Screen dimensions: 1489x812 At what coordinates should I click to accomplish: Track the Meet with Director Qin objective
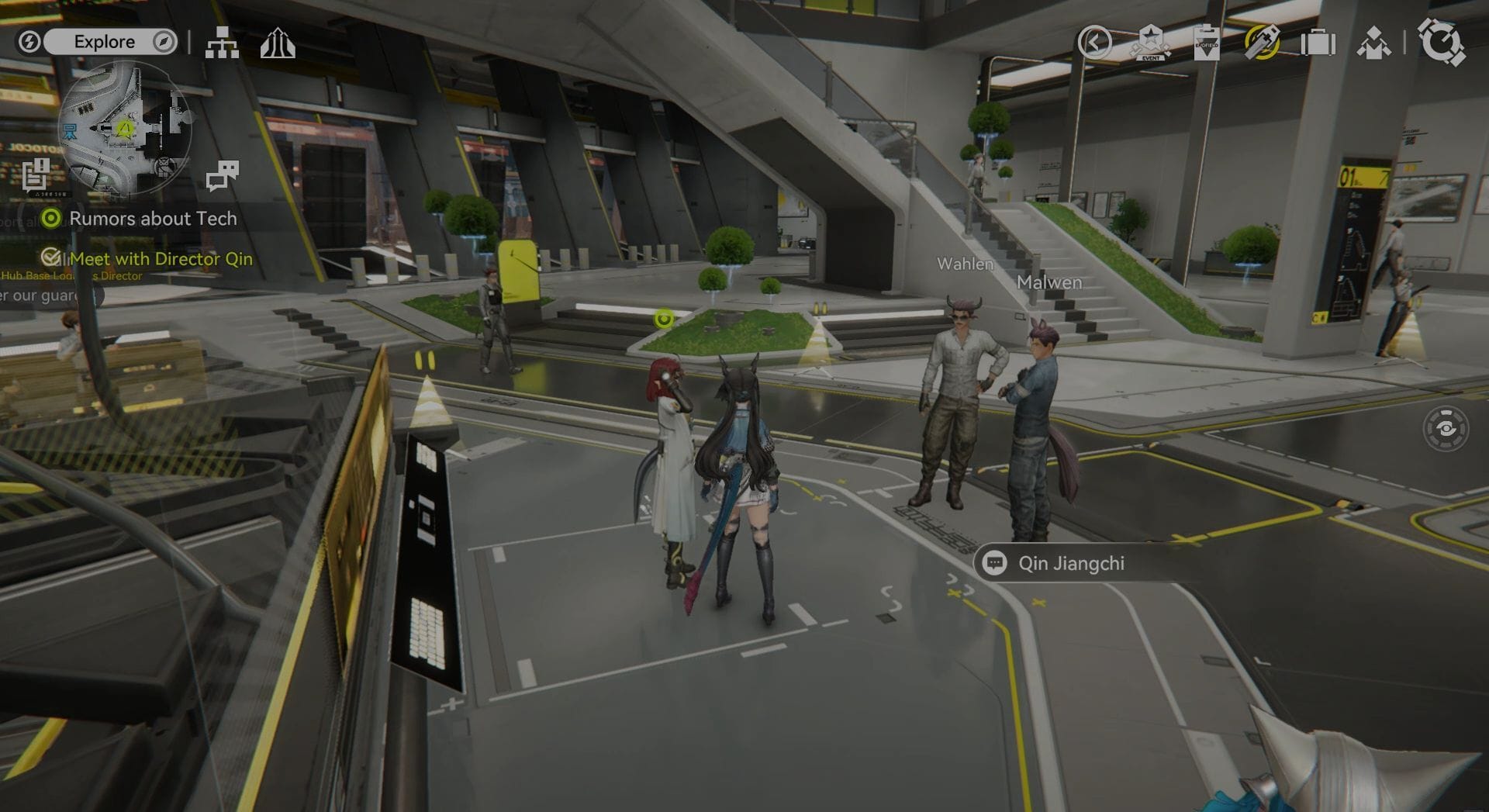pyautogui.click(x=161, y=259)
